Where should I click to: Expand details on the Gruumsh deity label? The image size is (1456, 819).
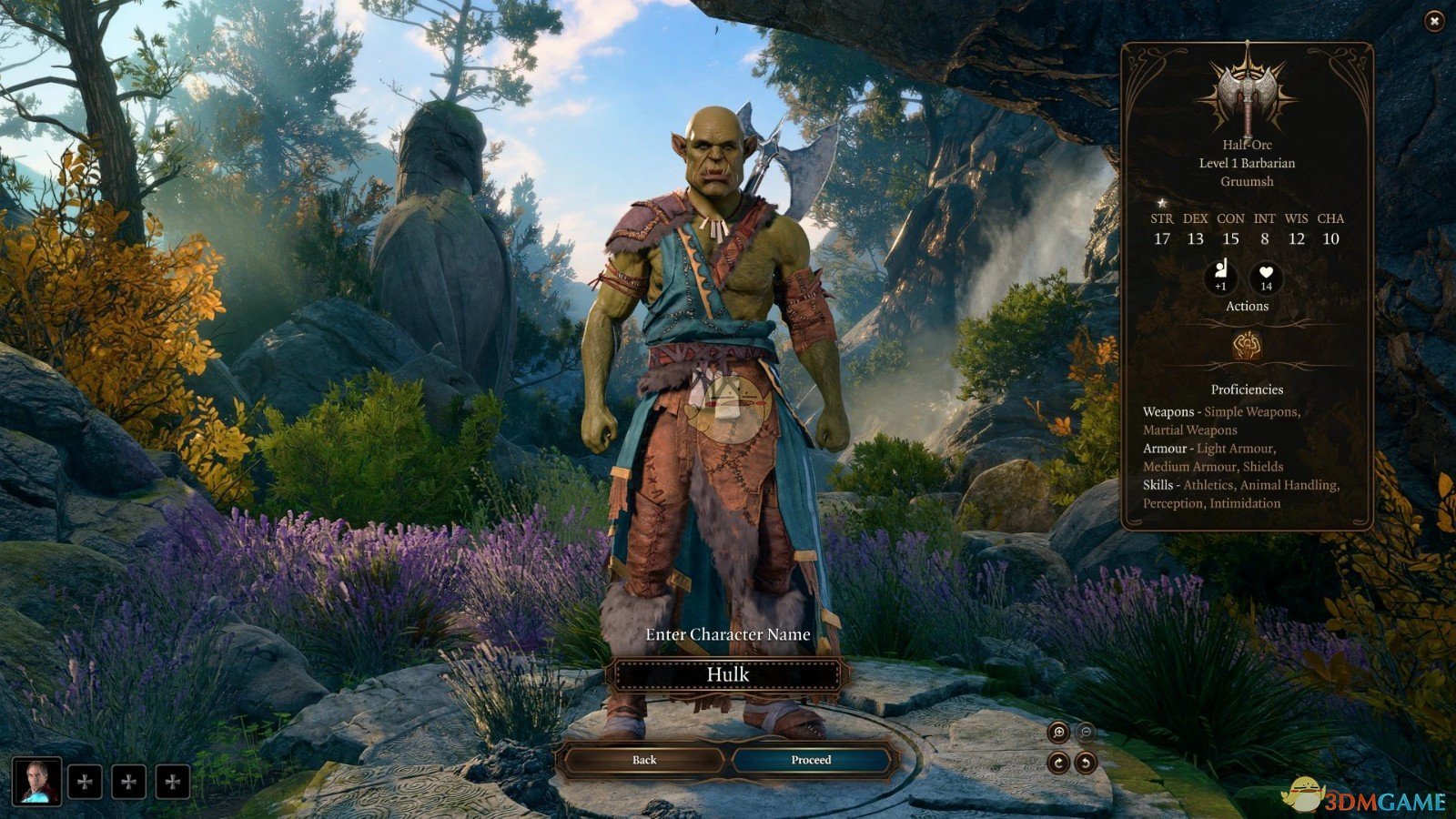1248,180
